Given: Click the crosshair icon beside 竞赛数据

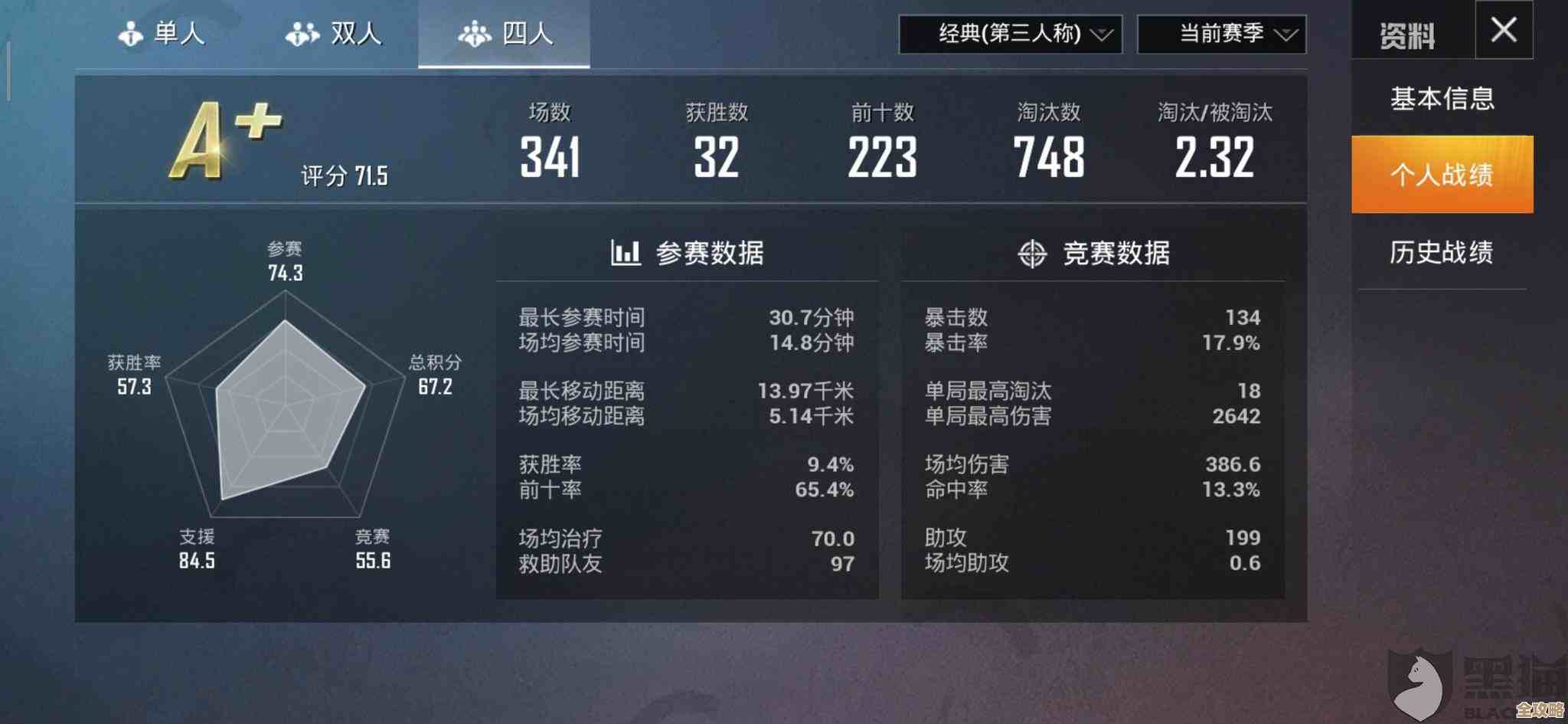Looking at the screenshot, I should 1033,254.
